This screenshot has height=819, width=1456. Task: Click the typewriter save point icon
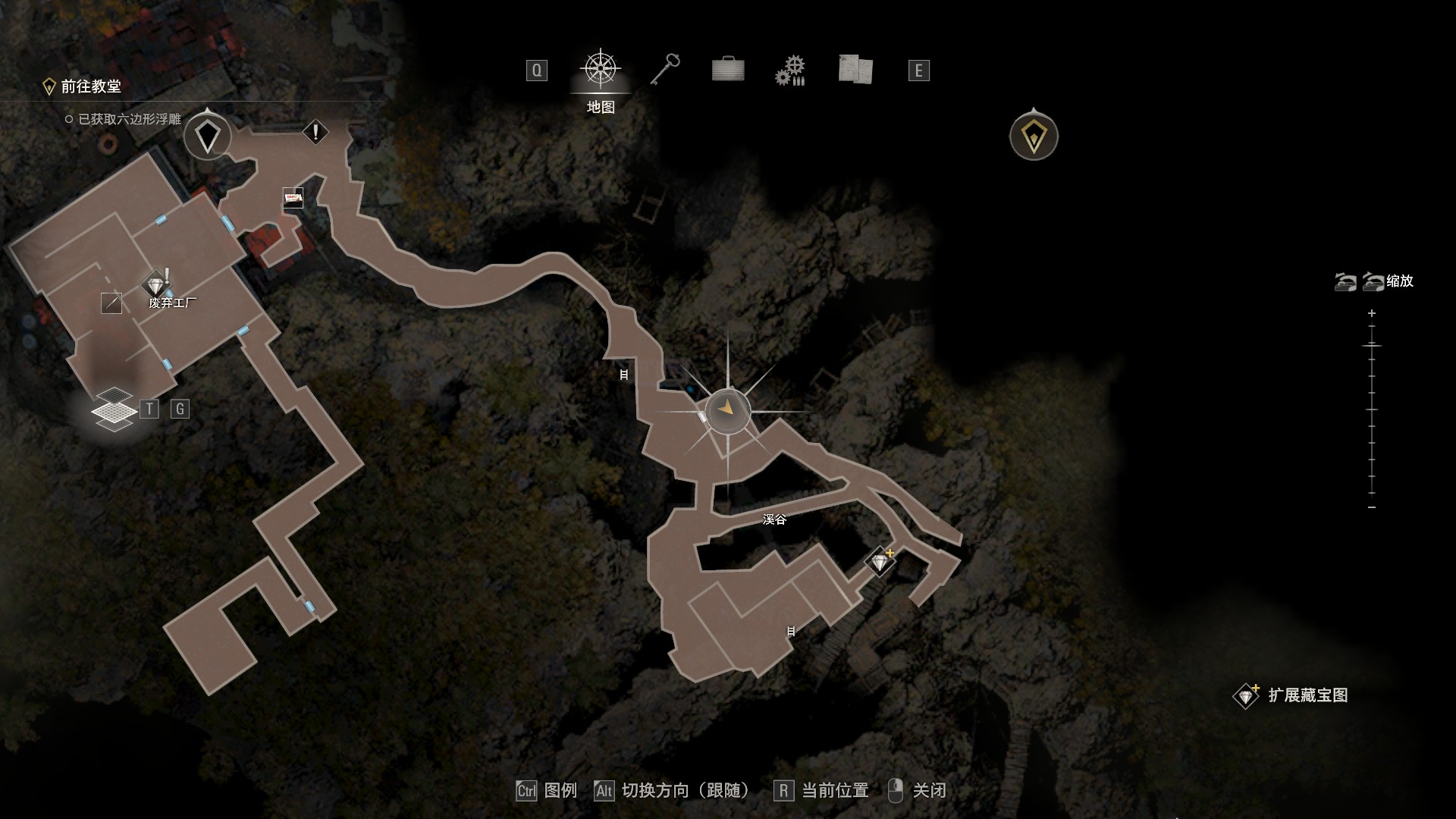tap(293, 198)
